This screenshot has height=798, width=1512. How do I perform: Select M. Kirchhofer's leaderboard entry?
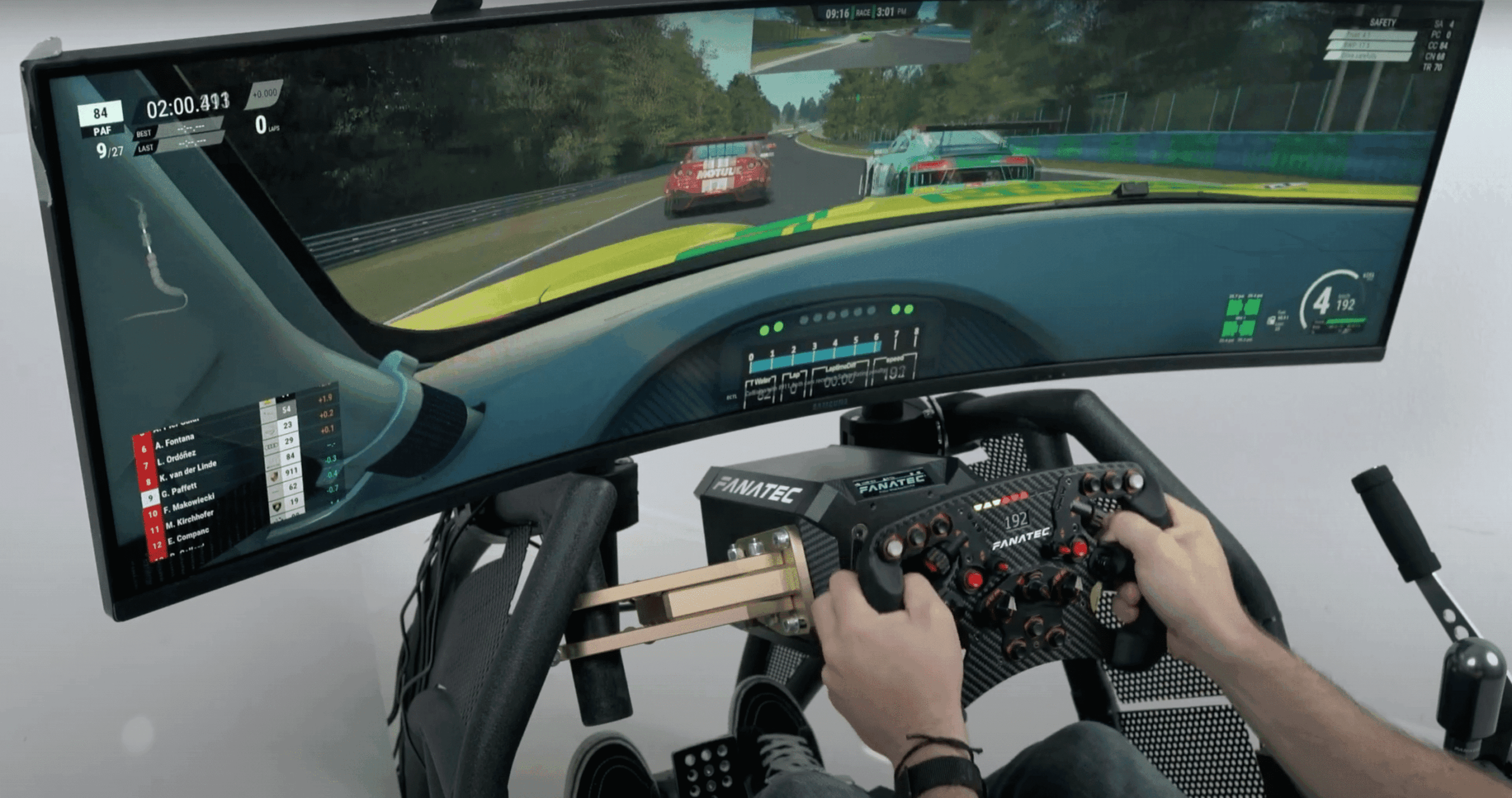tap(189, 520)
